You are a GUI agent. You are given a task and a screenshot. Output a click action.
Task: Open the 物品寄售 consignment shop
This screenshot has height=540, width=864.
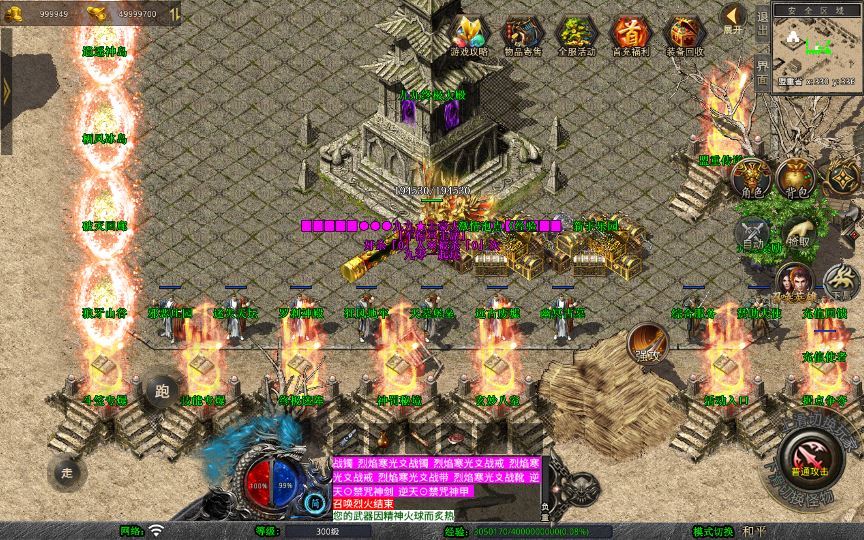[x=523, y=36]
